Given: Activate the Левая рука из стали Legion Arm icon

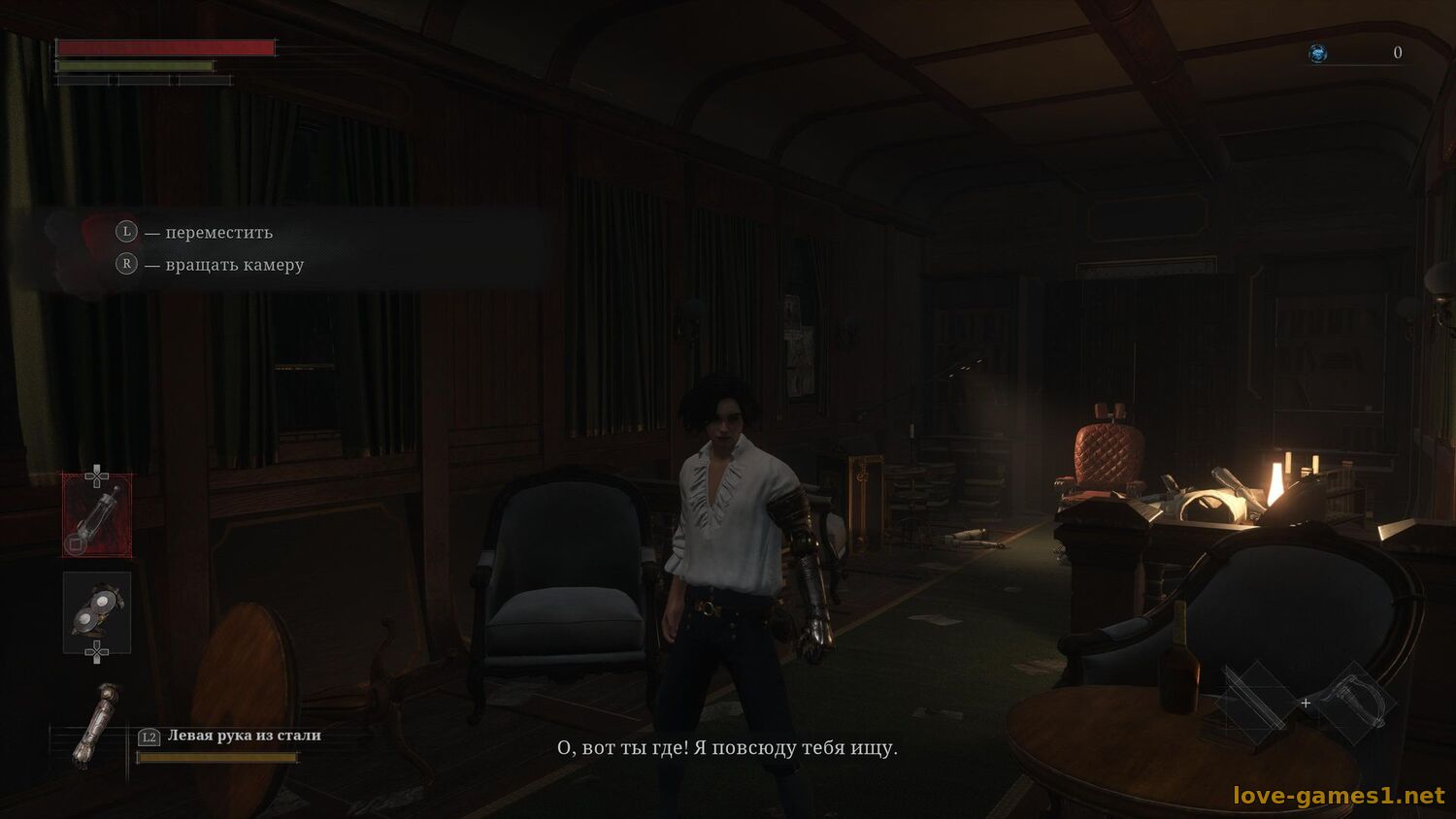Looking at the screenshot, I should click(x=98, y=725).
